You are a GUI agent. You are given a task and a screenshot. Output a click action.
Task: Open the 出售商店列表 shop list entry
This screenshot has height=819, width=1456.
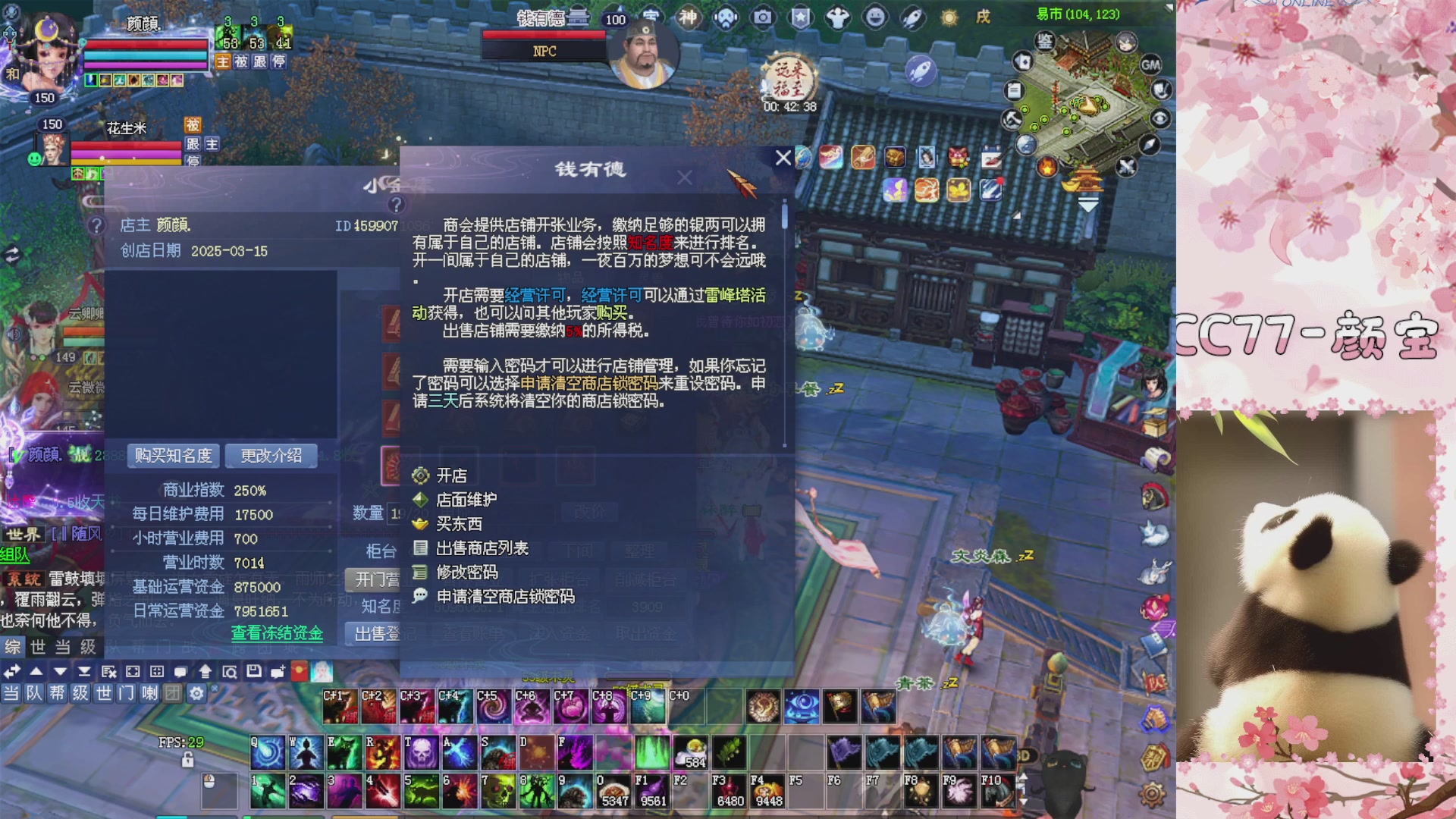483,548
